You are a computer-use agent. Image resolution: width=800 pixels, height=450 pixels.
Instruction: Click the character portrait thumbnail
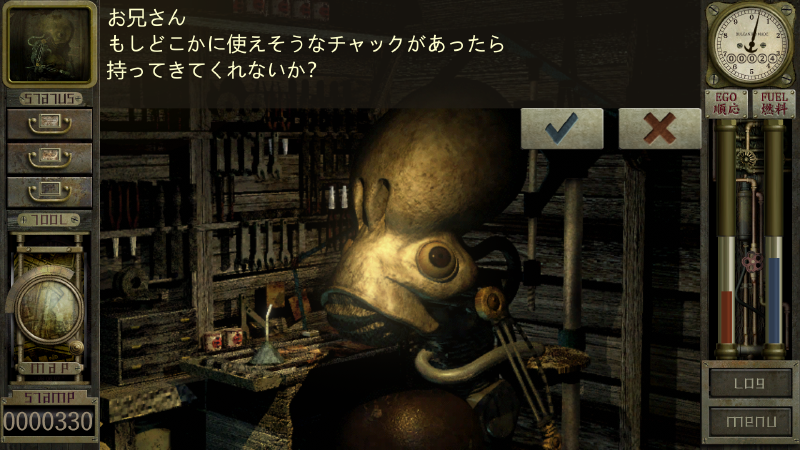tap(49, 44)
